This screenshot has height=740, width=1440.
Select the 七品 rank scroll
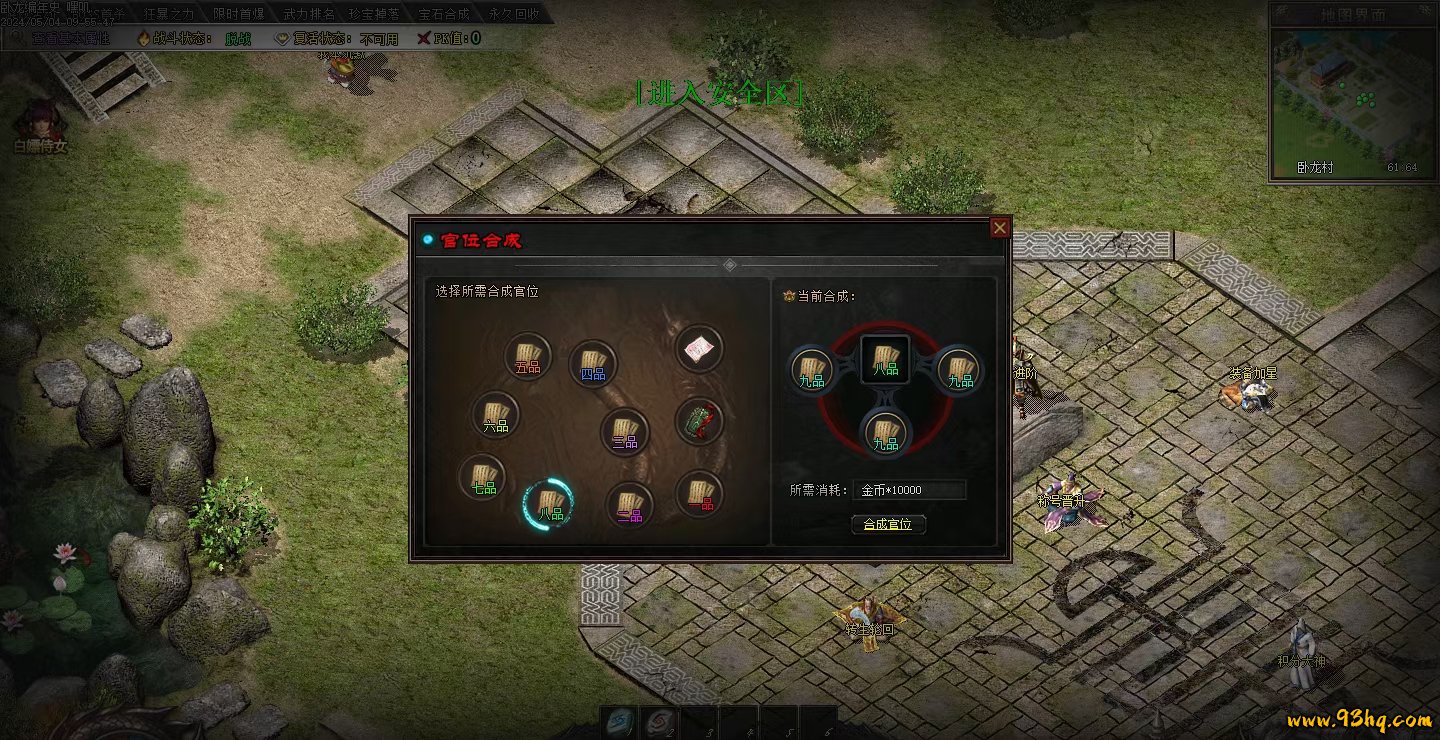(x=483, y=477)
